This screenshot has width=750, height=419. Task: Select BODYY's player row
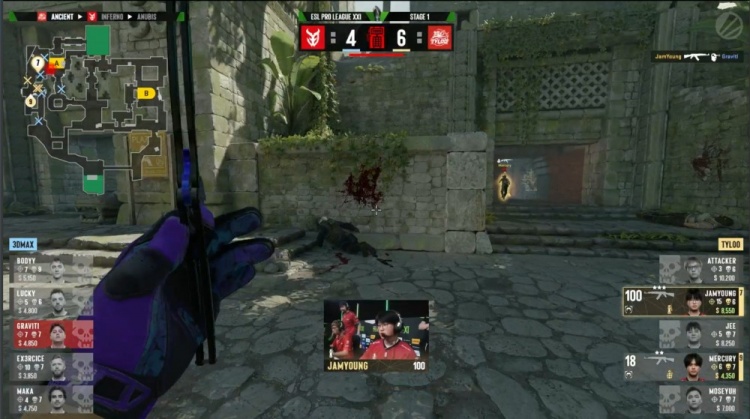point(49,270)
